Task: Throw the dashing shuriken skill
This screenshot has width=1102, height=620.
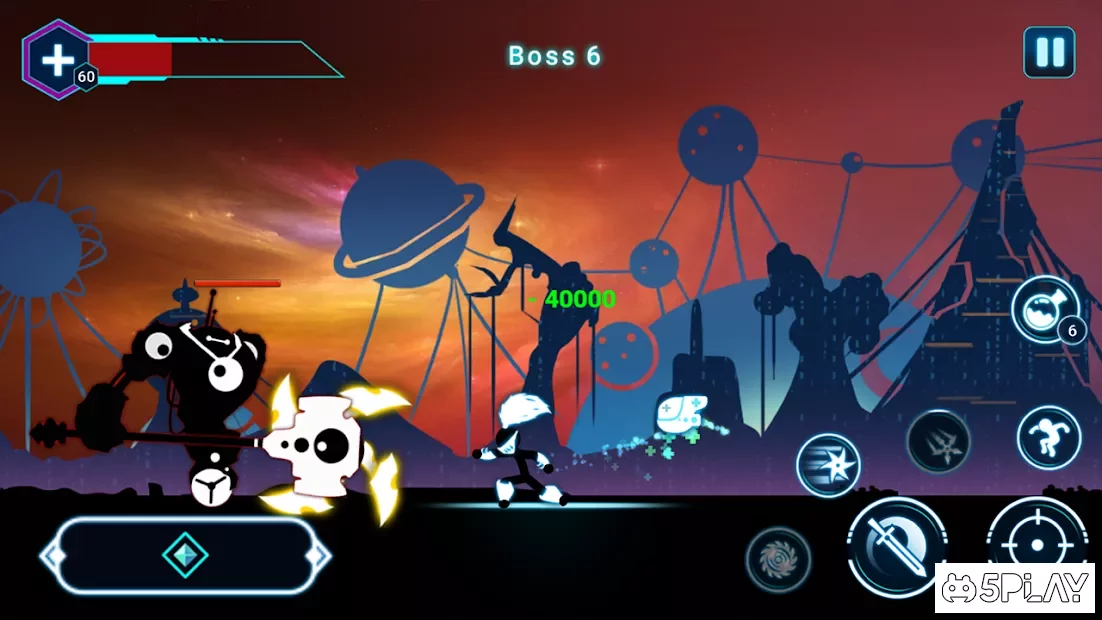Action: [x=828, y=465]
